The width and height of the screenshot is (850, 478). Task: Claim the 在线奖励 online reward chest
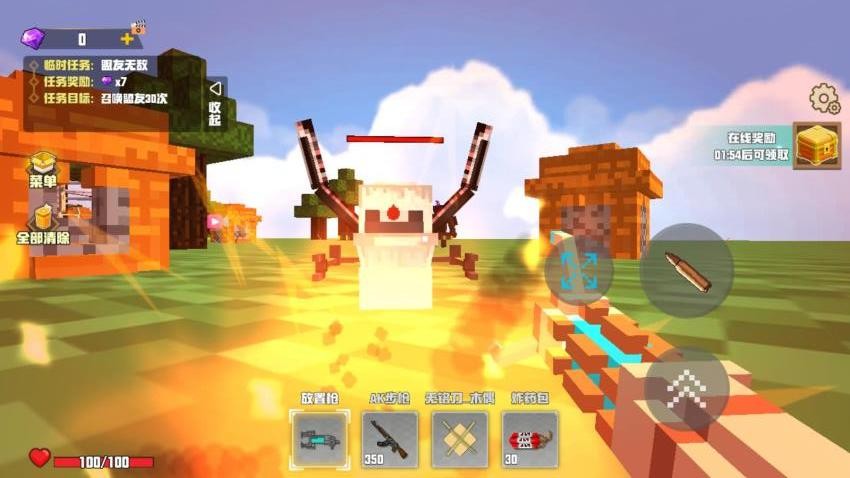pyautogui.click(x=816, y=146)
